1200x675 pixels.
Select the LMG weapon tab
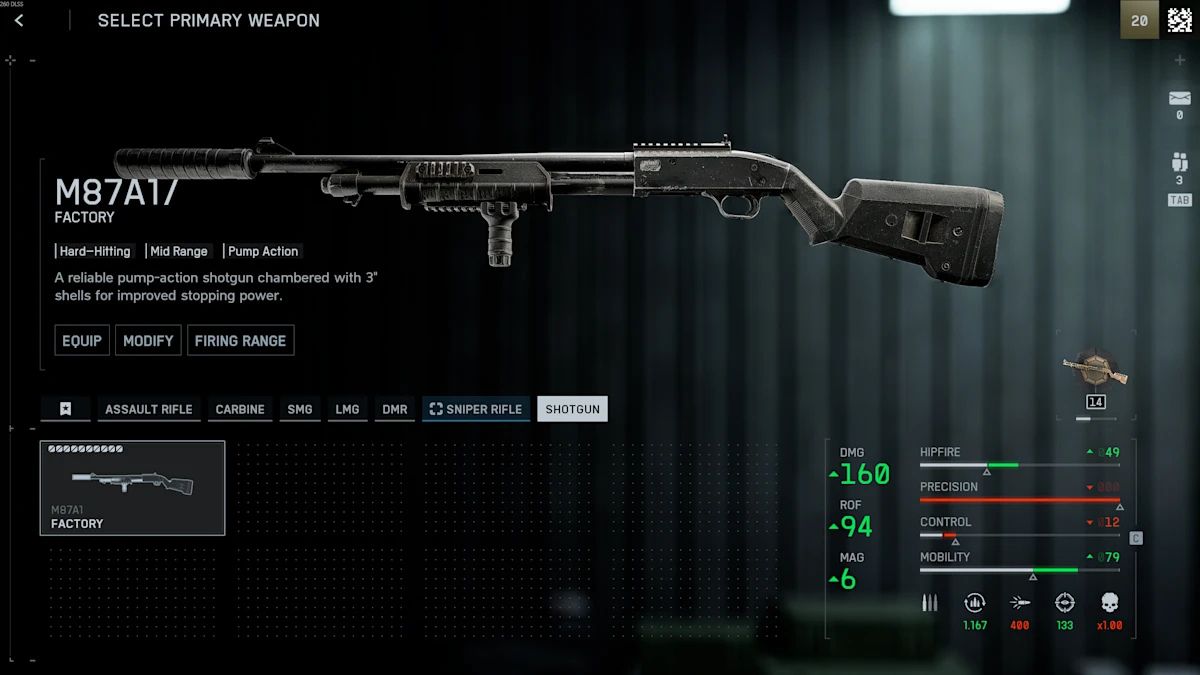pos(347,409)
